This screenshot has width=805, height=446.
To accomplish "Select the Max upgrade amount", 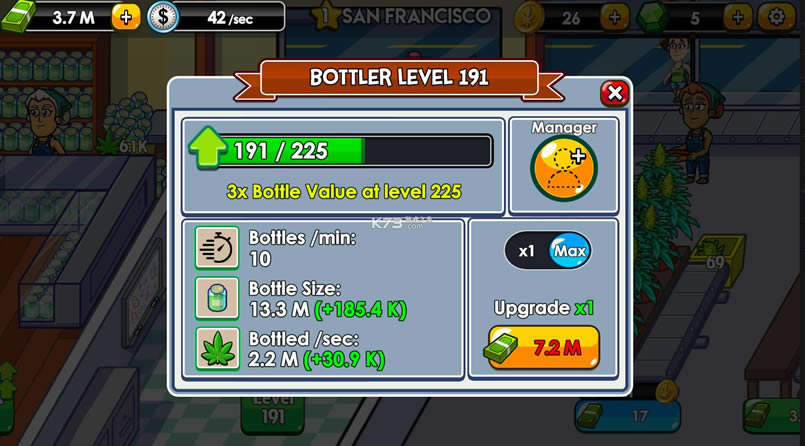I will pyautogui.click(x=569, y=251).
